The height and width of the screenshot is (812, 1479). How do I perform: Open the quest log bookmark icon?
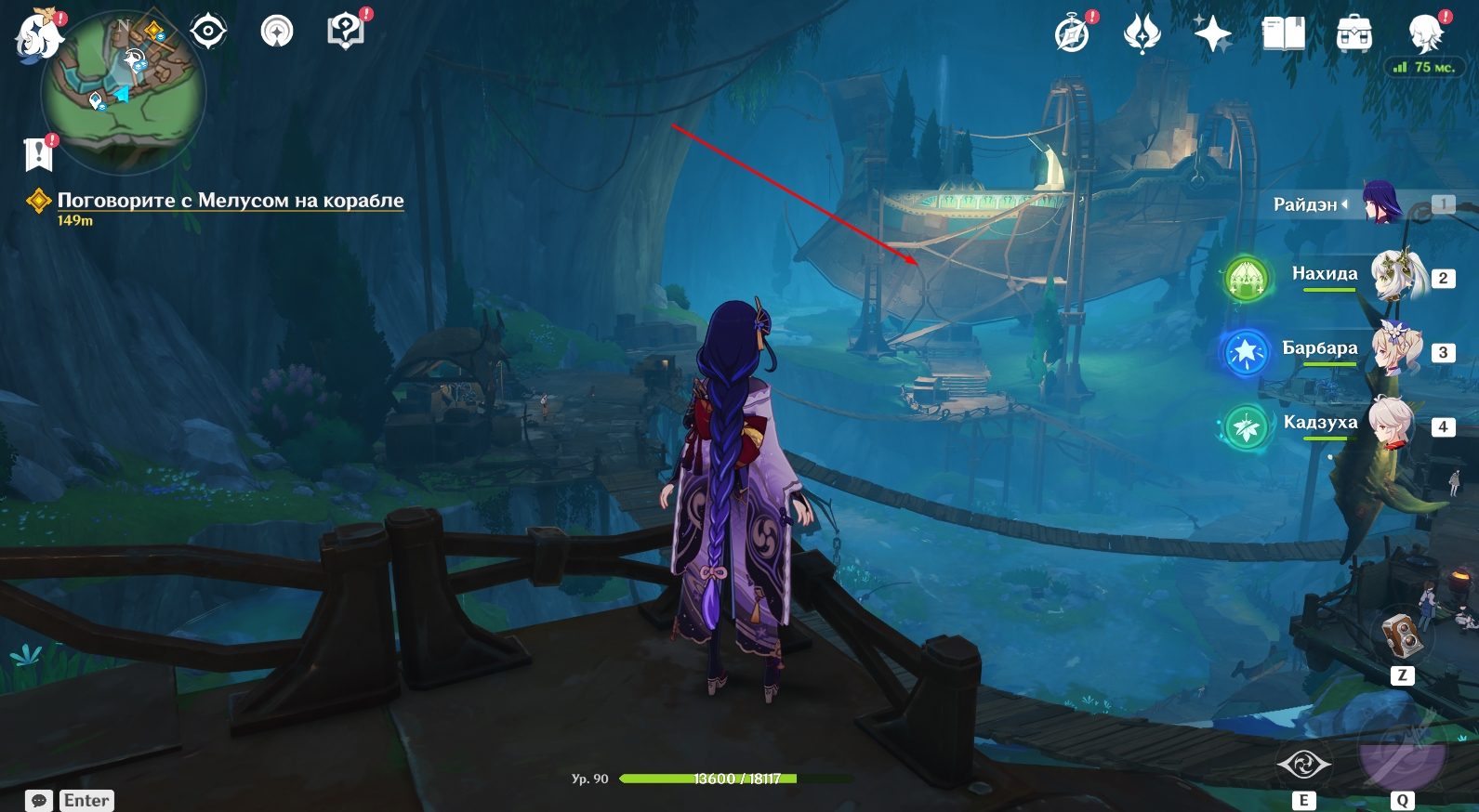pyautogui.click(x=38, y=154)
